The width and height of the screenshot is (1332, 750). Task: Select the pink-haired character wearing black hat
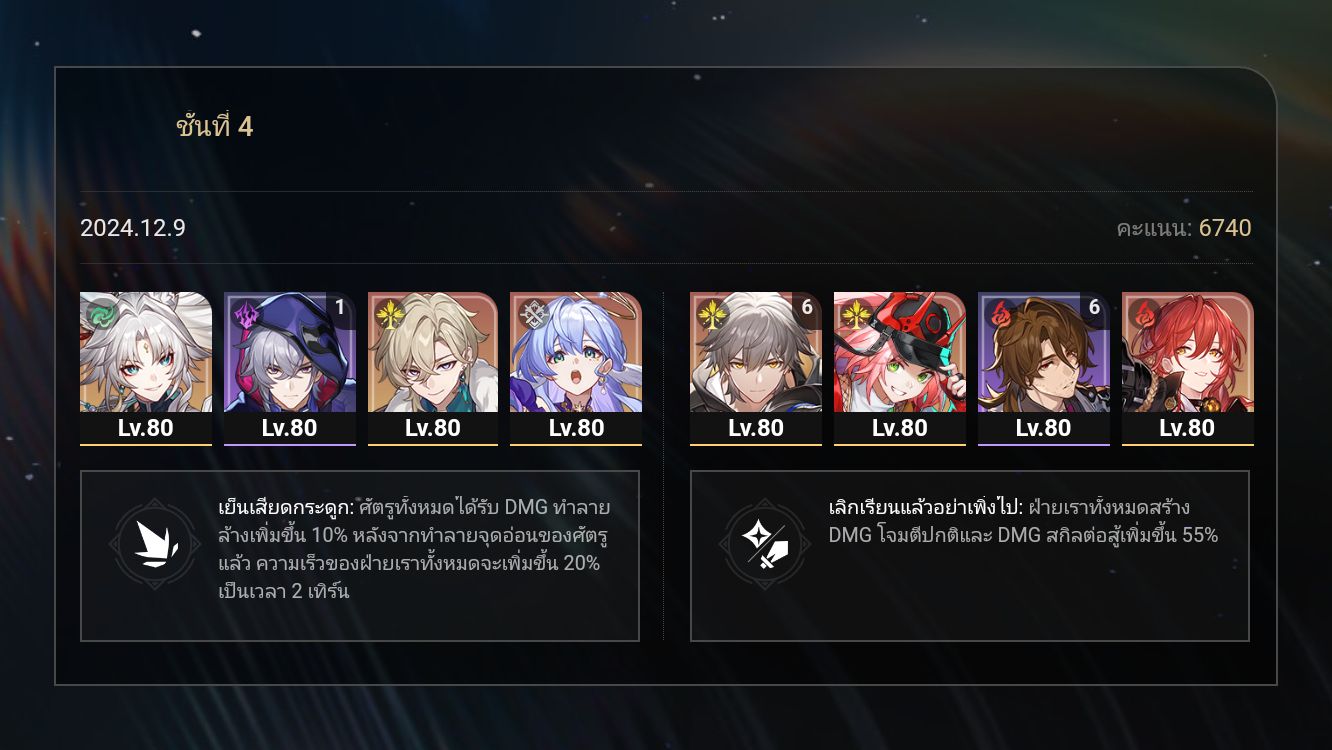(900, 360)
